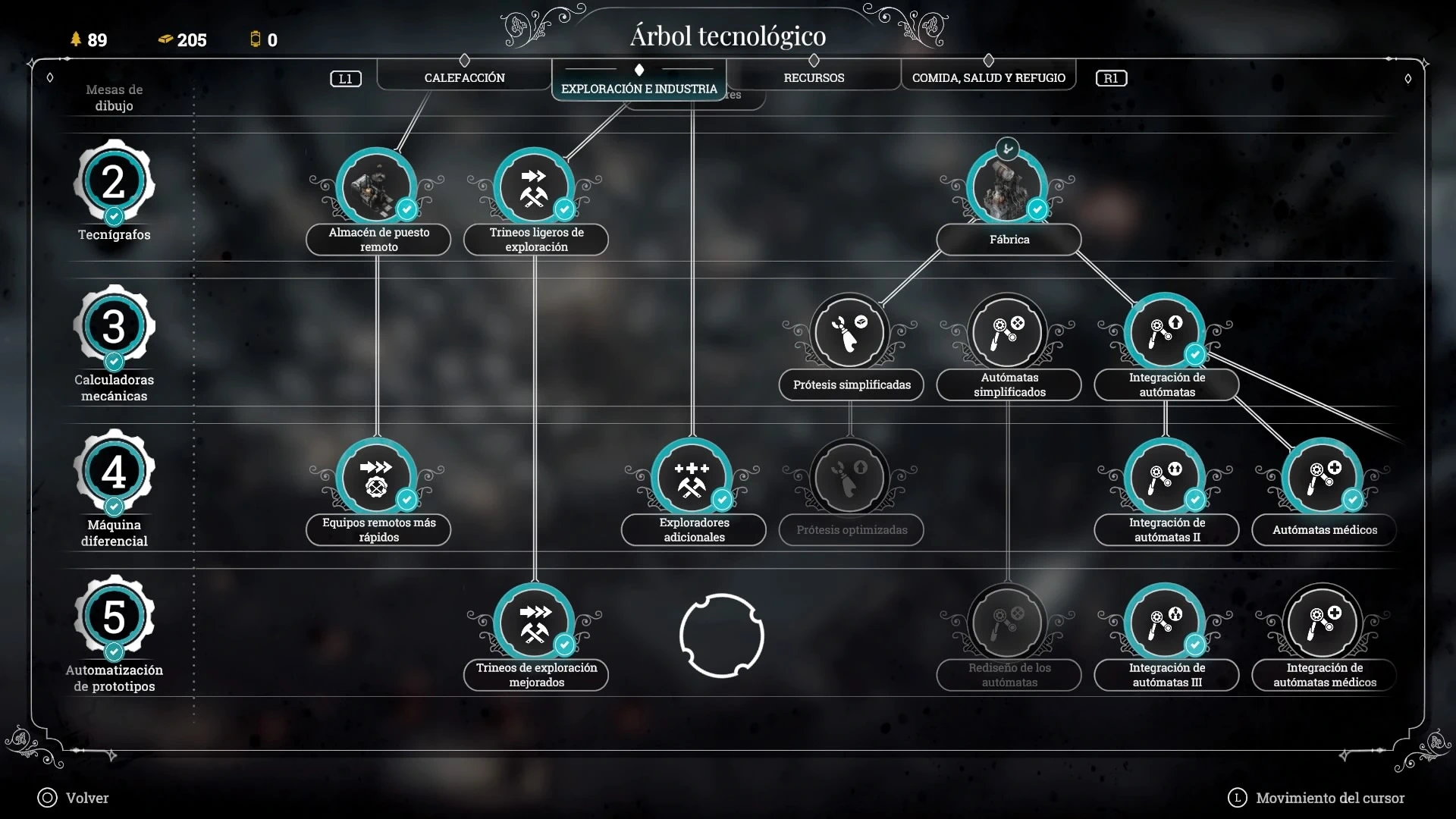Switch to the Calefacción tab
The image size is (1456, 819).
tap(464, 77)
